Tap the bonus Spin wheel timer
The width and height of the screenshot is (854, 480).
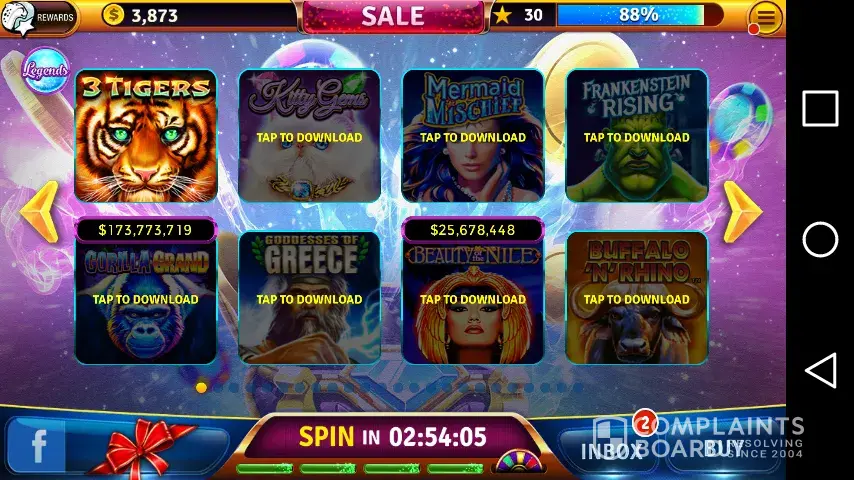[392, 437]
